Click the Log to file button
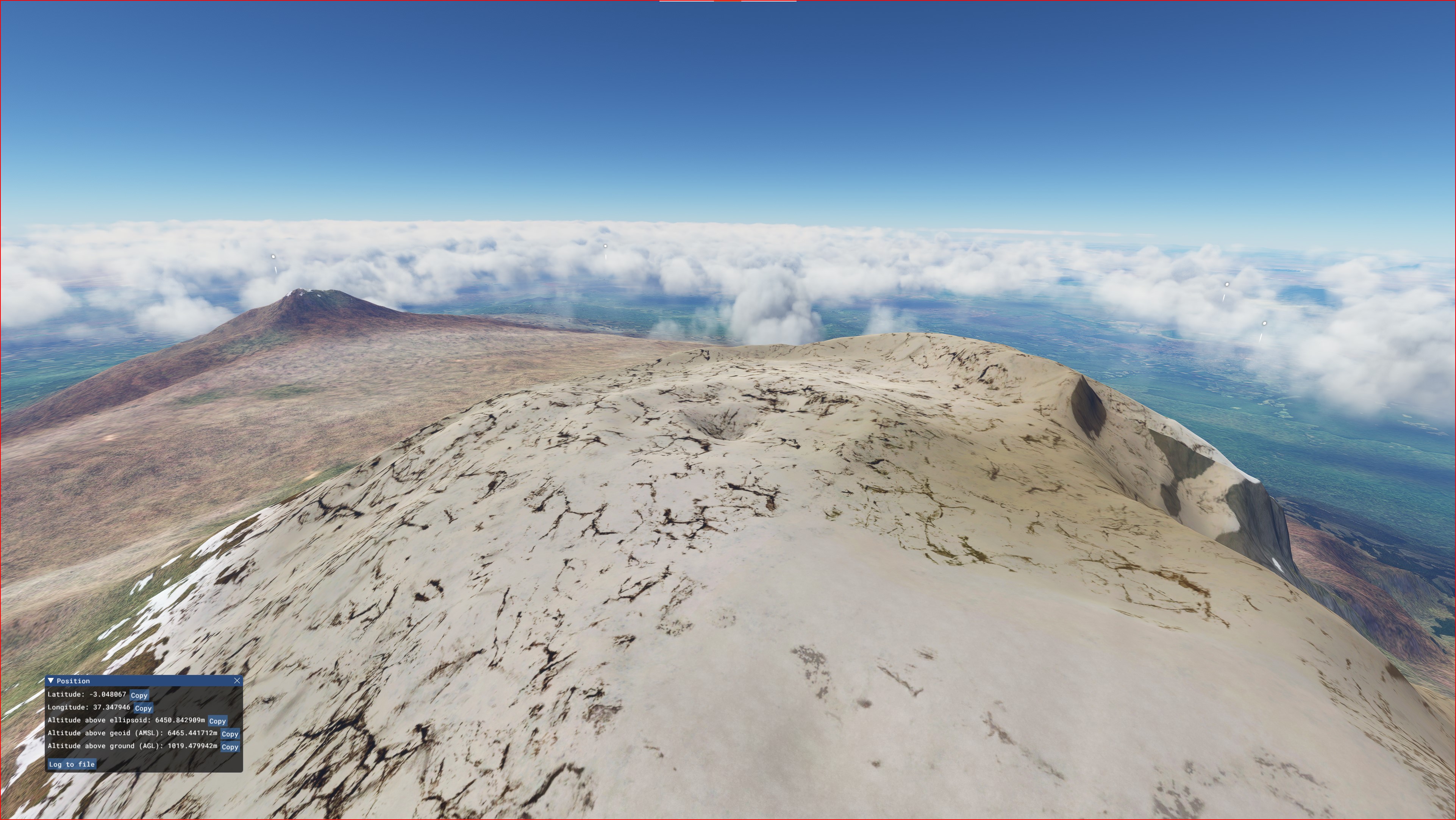This screenshot has width=1456, height=820. [x=72, y=765]
